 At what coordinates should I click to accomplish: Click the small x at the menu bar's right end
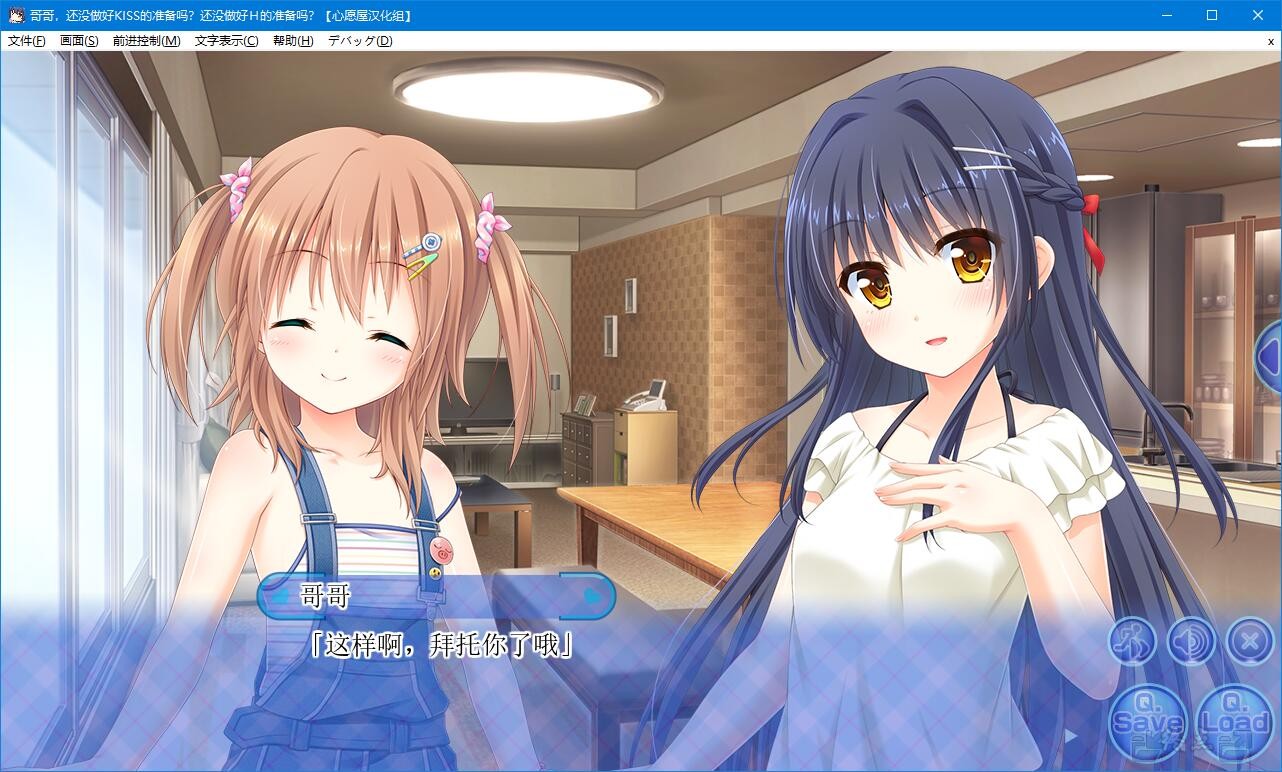pos(1271,41)
